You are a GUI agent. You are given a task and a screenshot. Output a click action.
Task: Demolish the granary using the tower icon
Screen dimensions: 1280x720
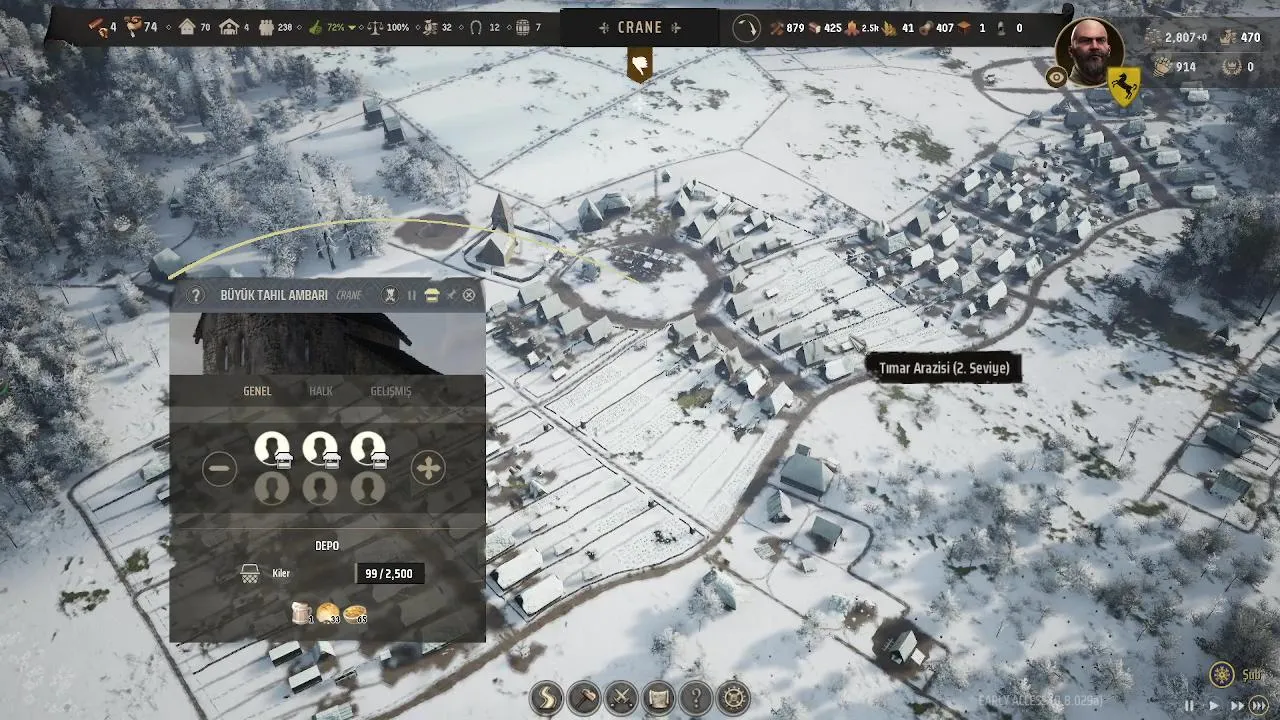[391, 295]
